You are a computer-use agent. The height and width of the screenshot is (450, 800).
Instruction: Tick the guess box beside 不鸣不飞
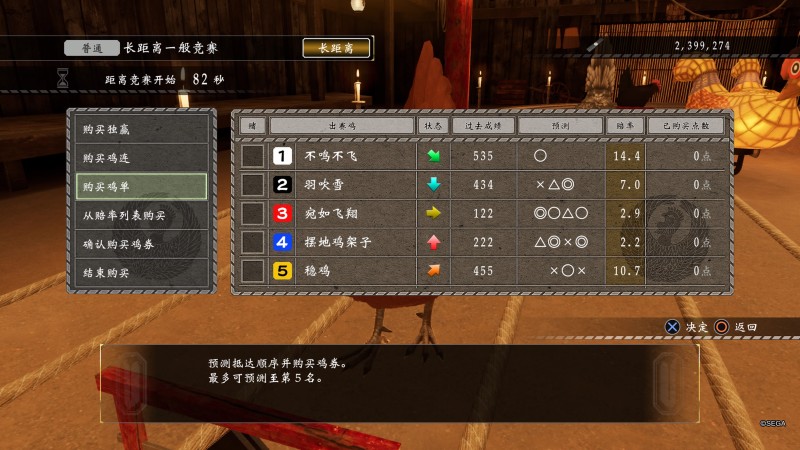pyautogui.click(x=253, y=156)
